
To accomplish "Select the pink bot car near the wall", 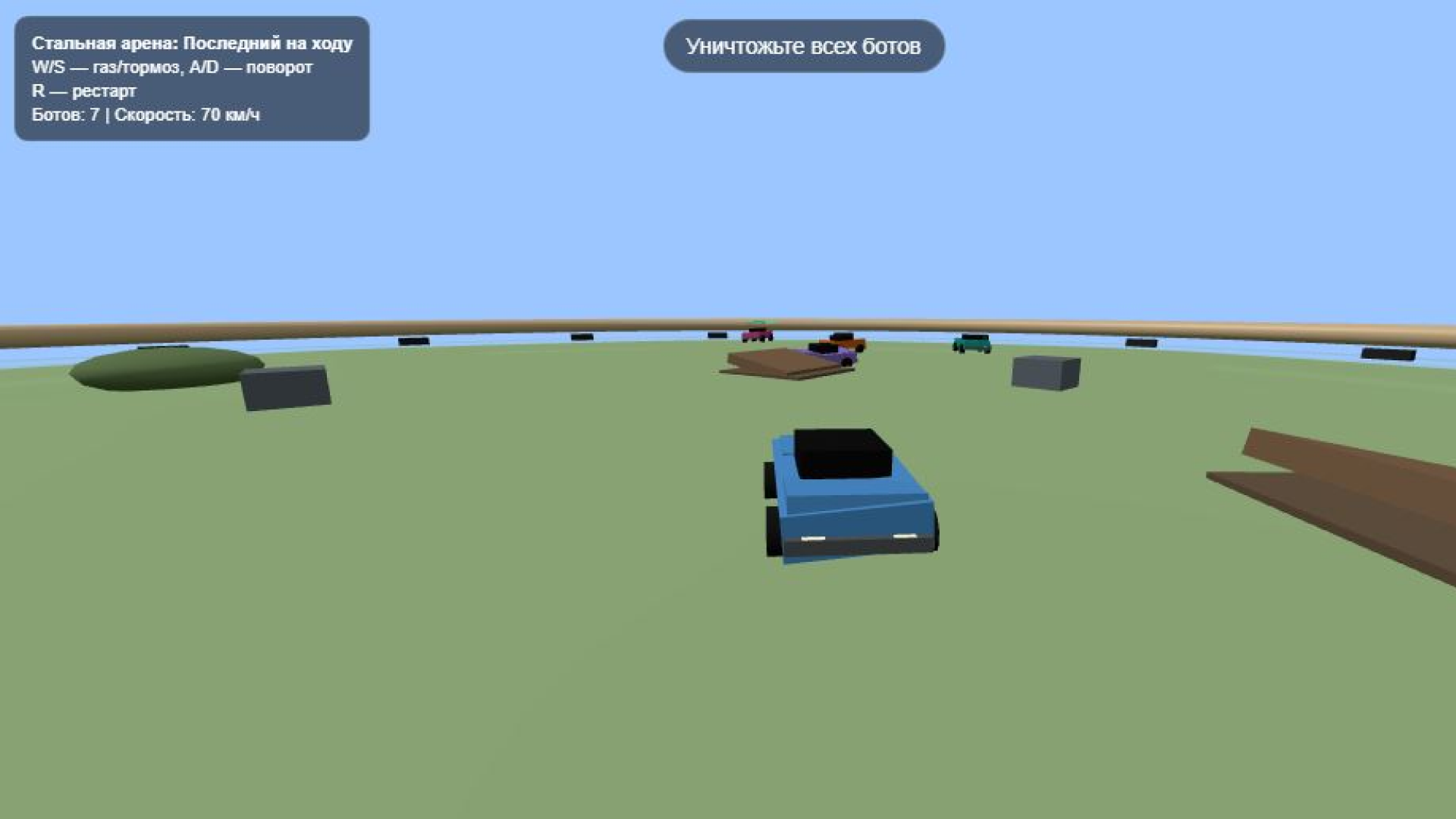I will click(x=755, y=335).
